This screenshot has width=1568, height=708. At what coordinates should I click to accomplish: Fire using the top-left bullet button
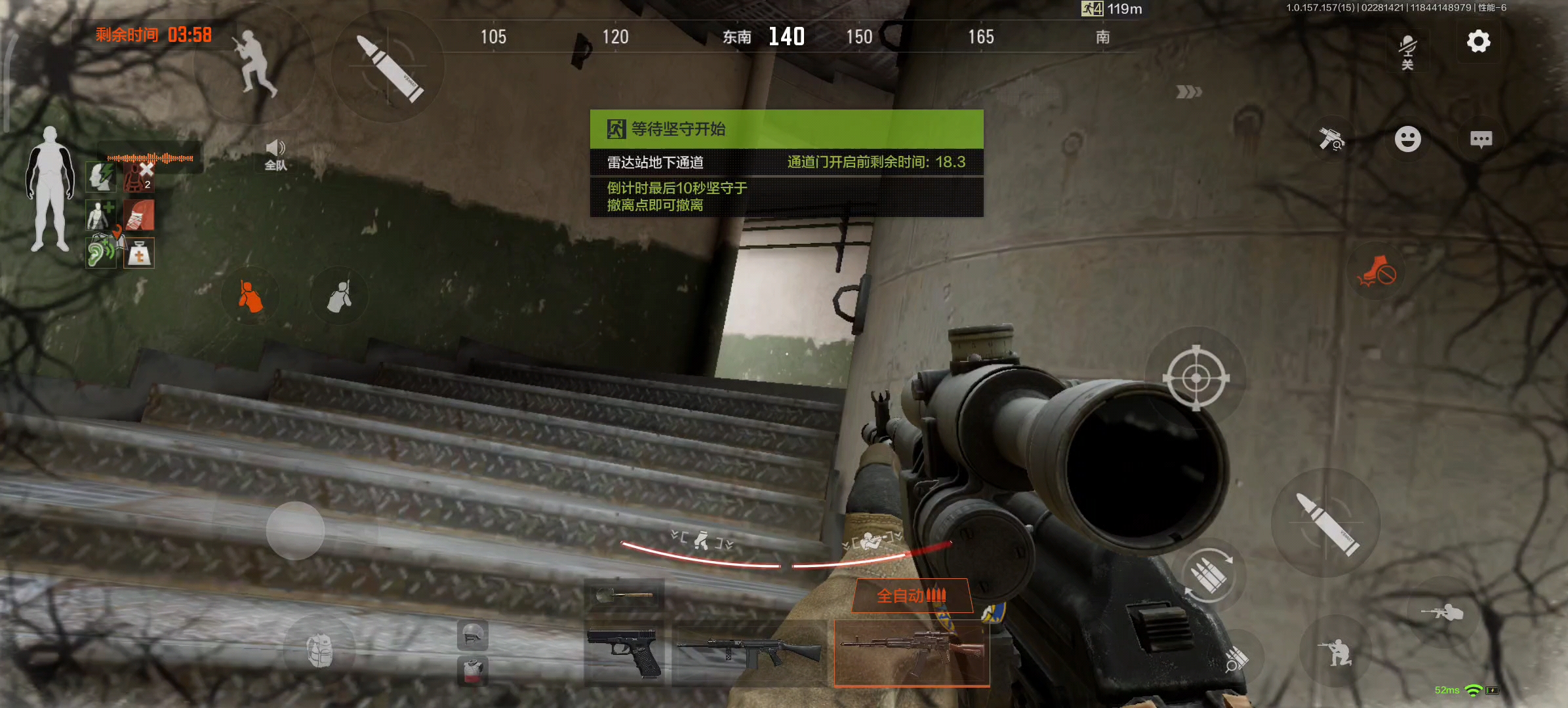[x=388, y=67]
